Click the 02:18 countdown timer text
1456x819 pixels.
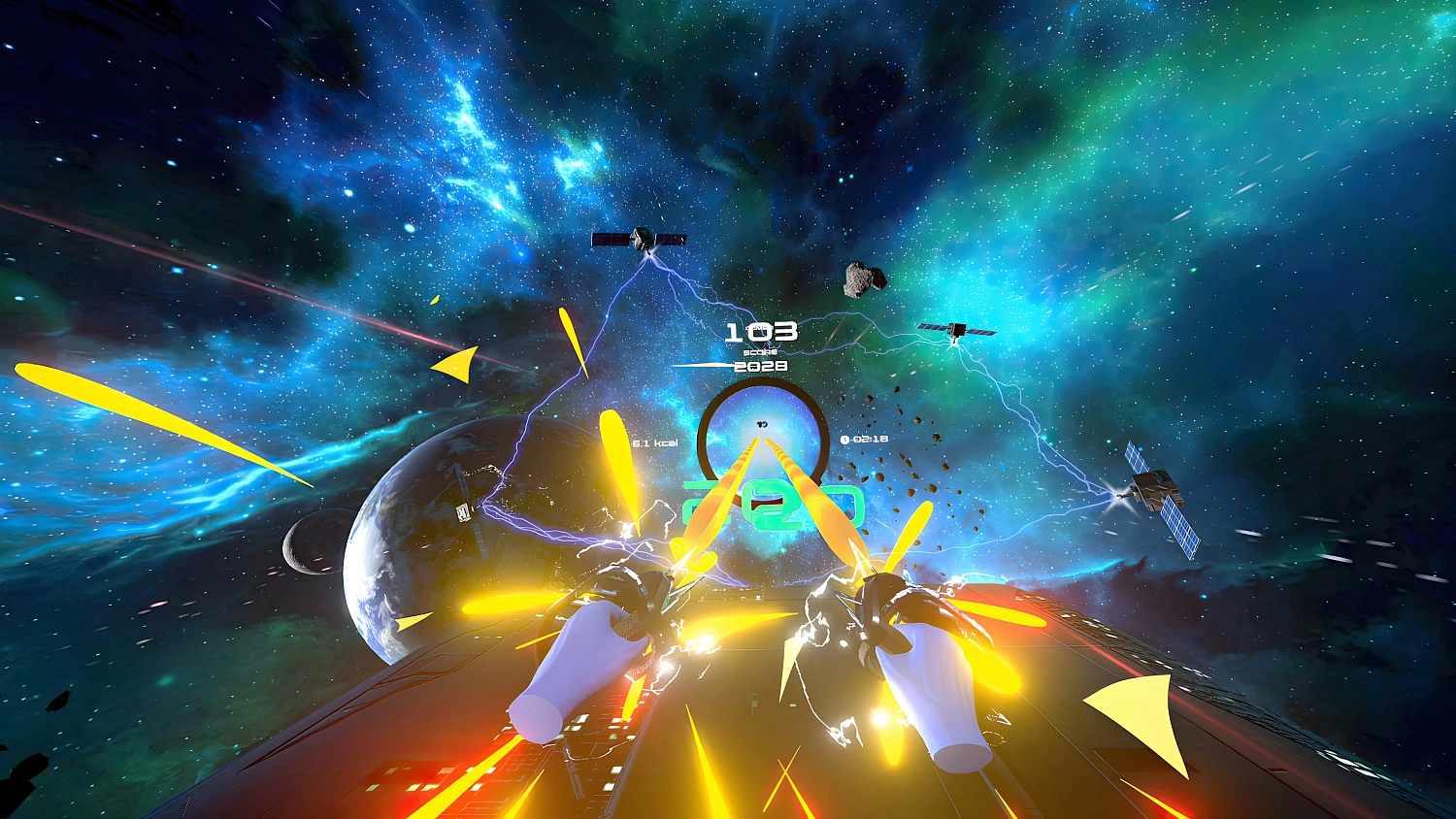tap(872, 439)
